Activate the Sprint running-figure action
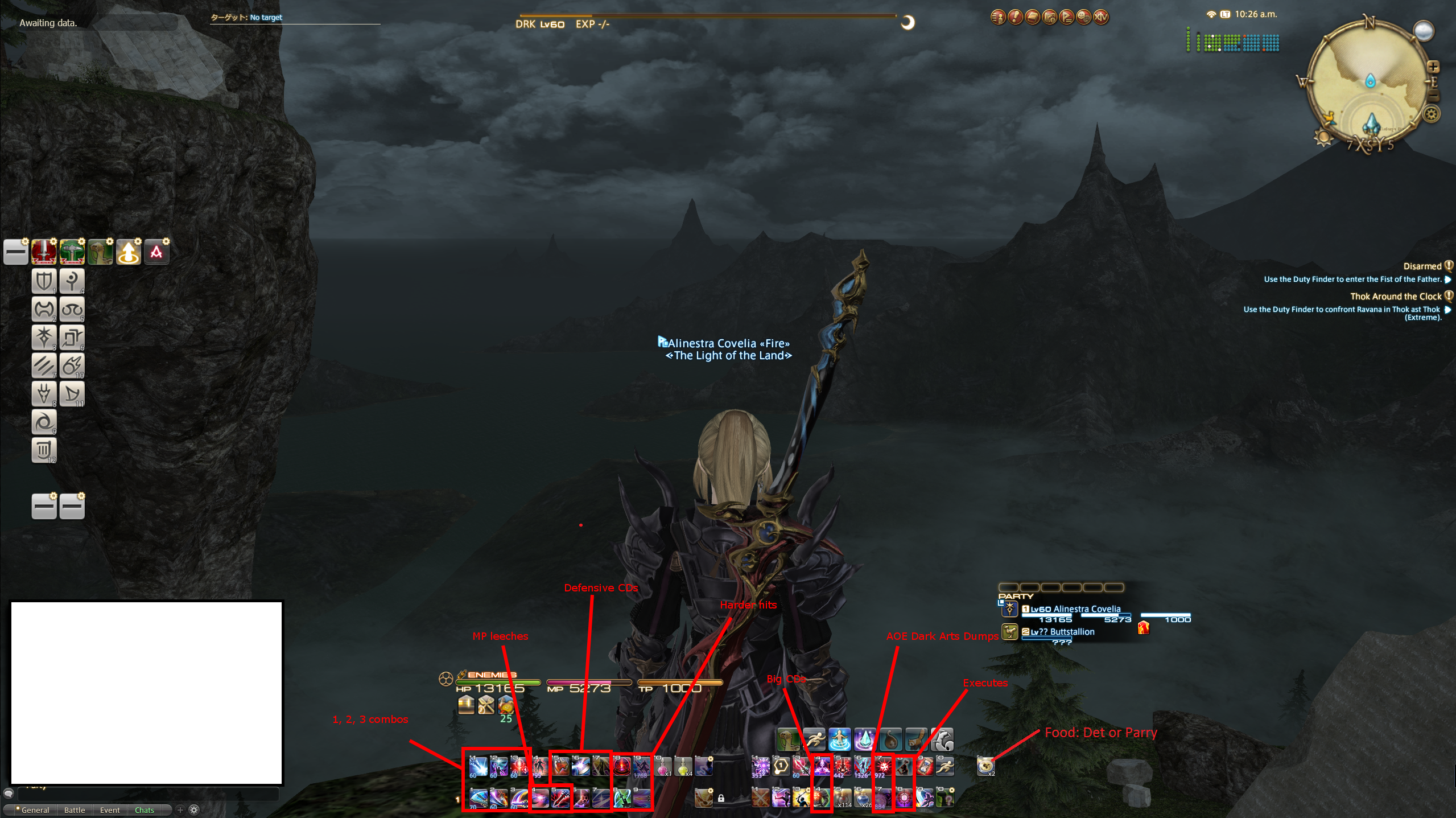The height and width of the screenshot is (818, 1456). click(814, 739)
